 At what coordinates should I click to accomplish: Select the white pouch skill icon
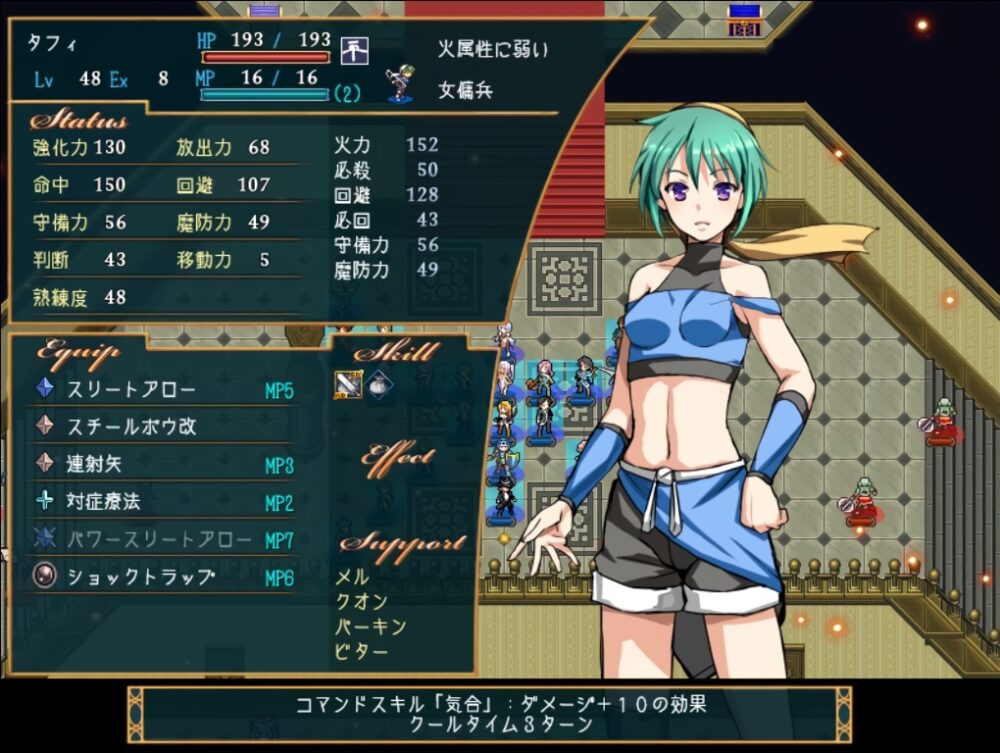pyautogui.click(x=378, y=385)
